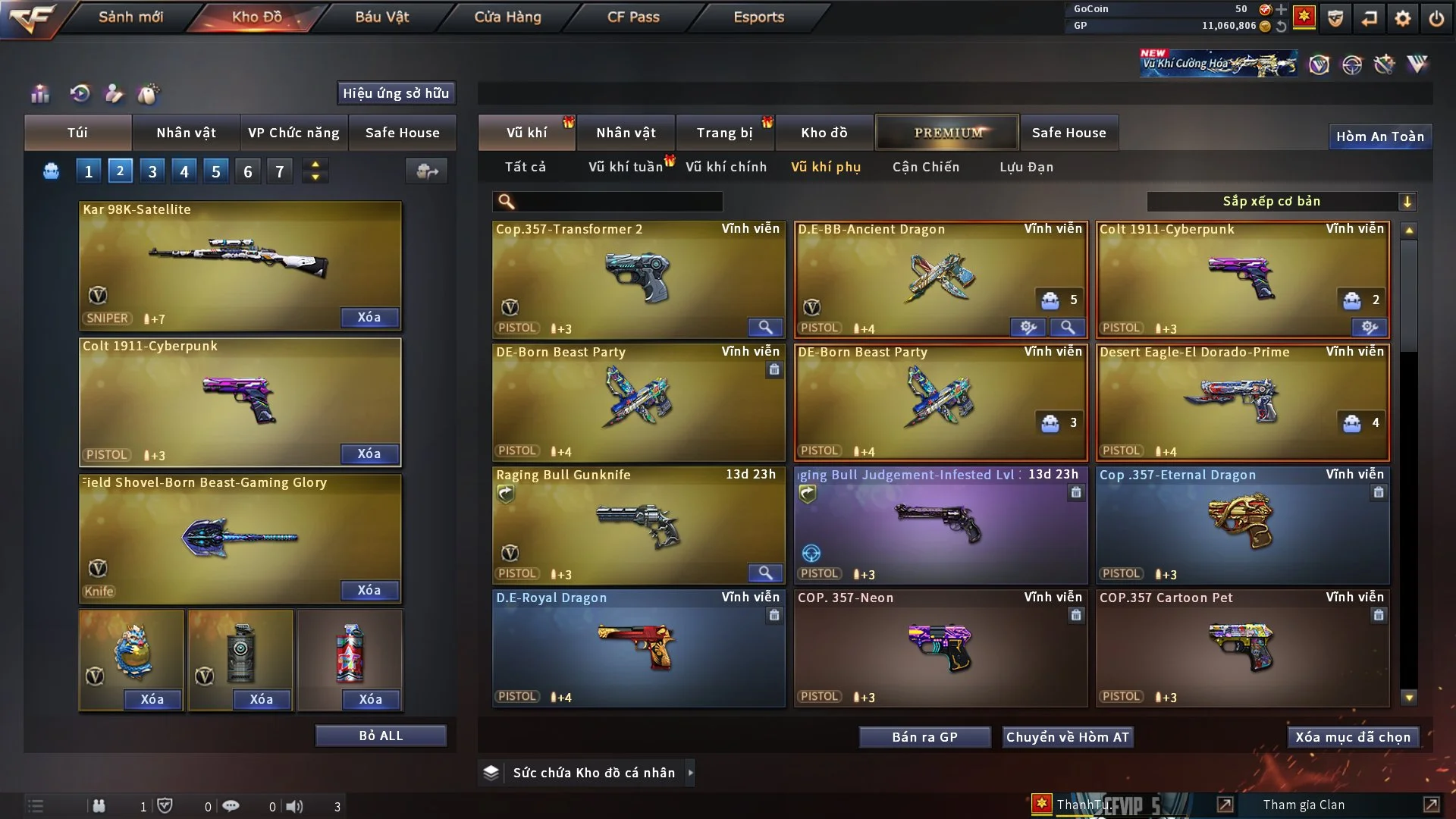Sell selected item with Bán ra GP

924,737
